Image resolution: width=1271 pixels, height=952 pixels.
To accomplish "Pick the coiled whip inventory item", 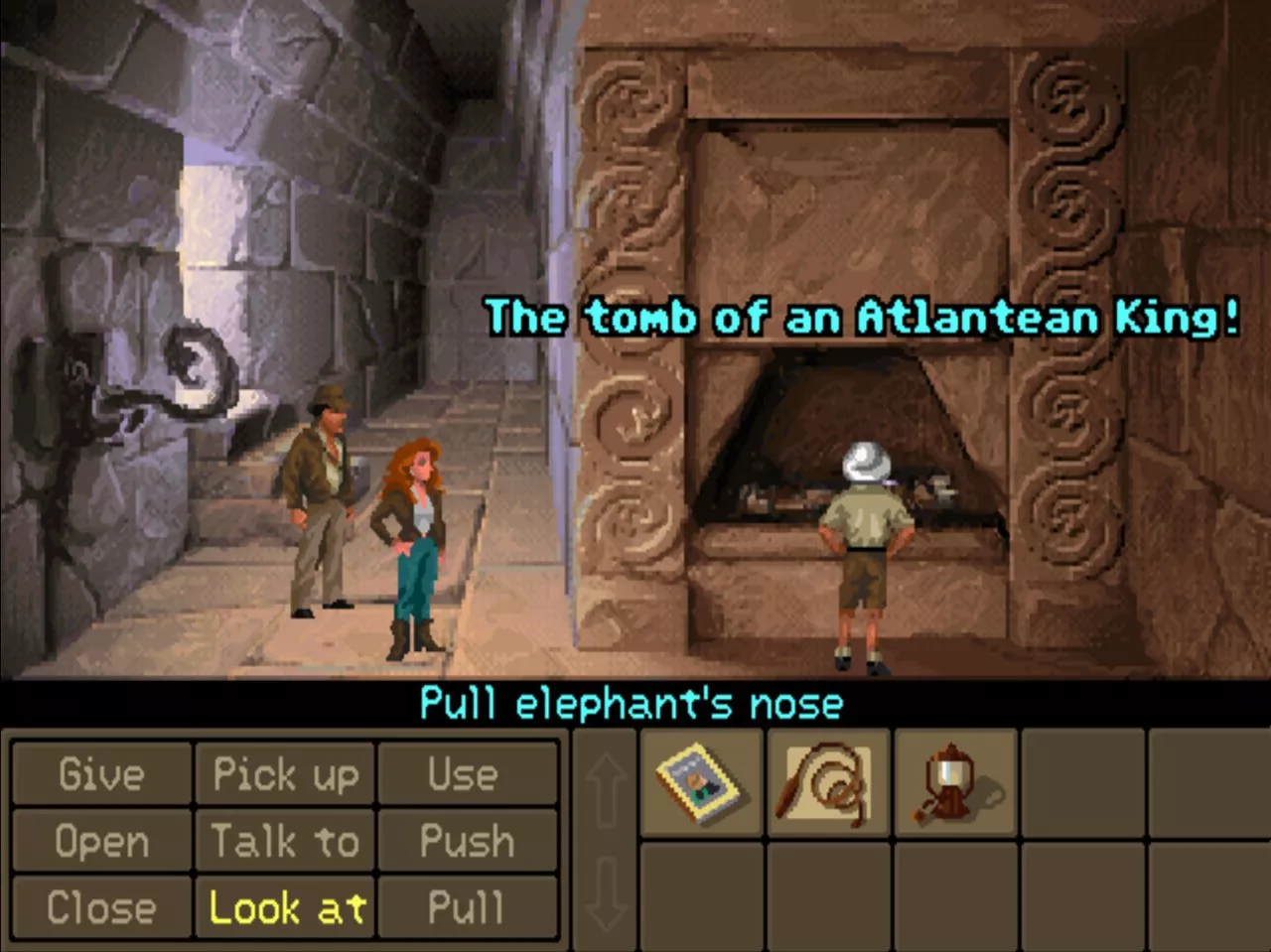I will pos(828,783).
